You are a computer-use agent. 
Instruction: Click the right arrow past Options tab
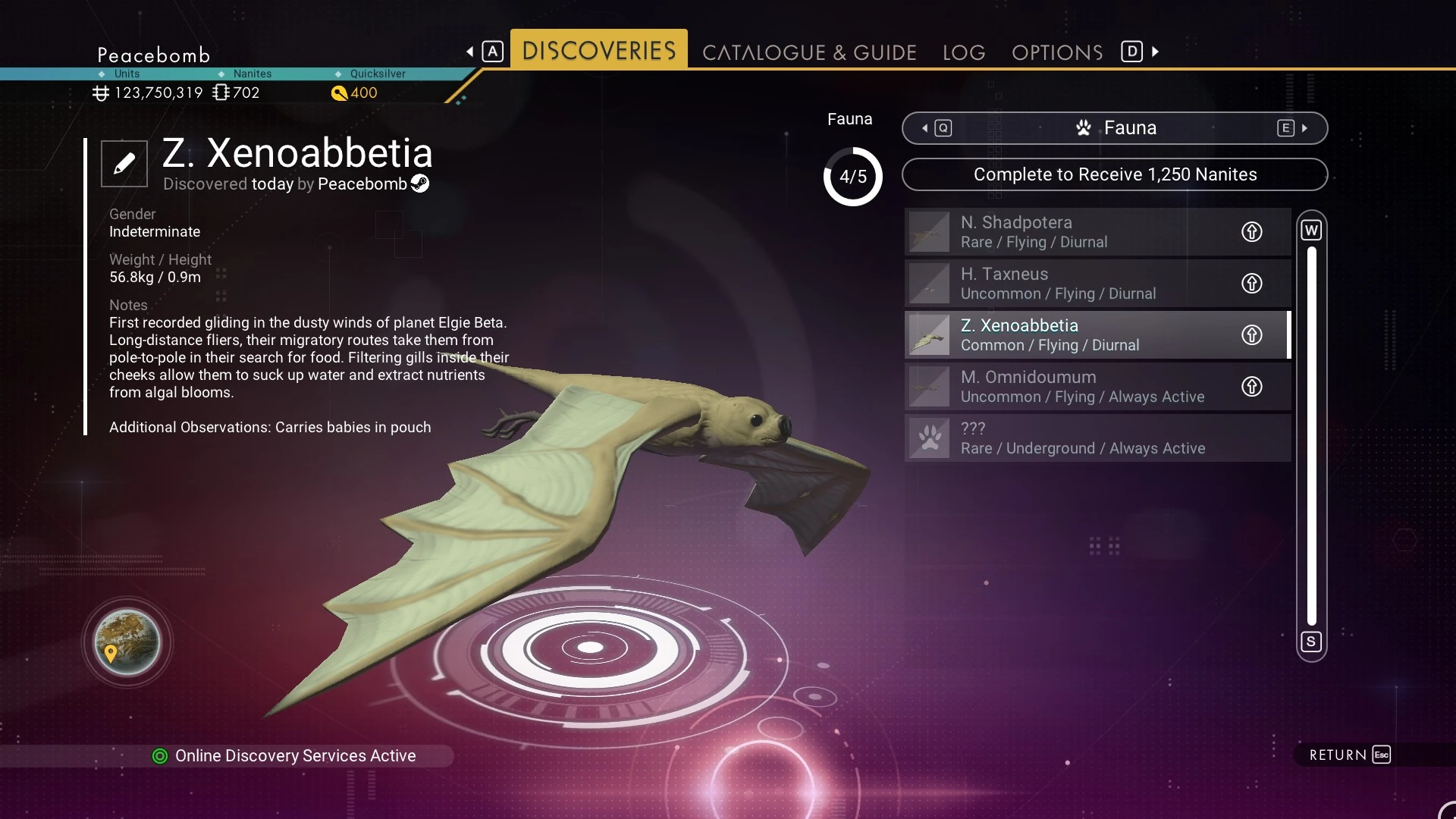coord(1155,52)
